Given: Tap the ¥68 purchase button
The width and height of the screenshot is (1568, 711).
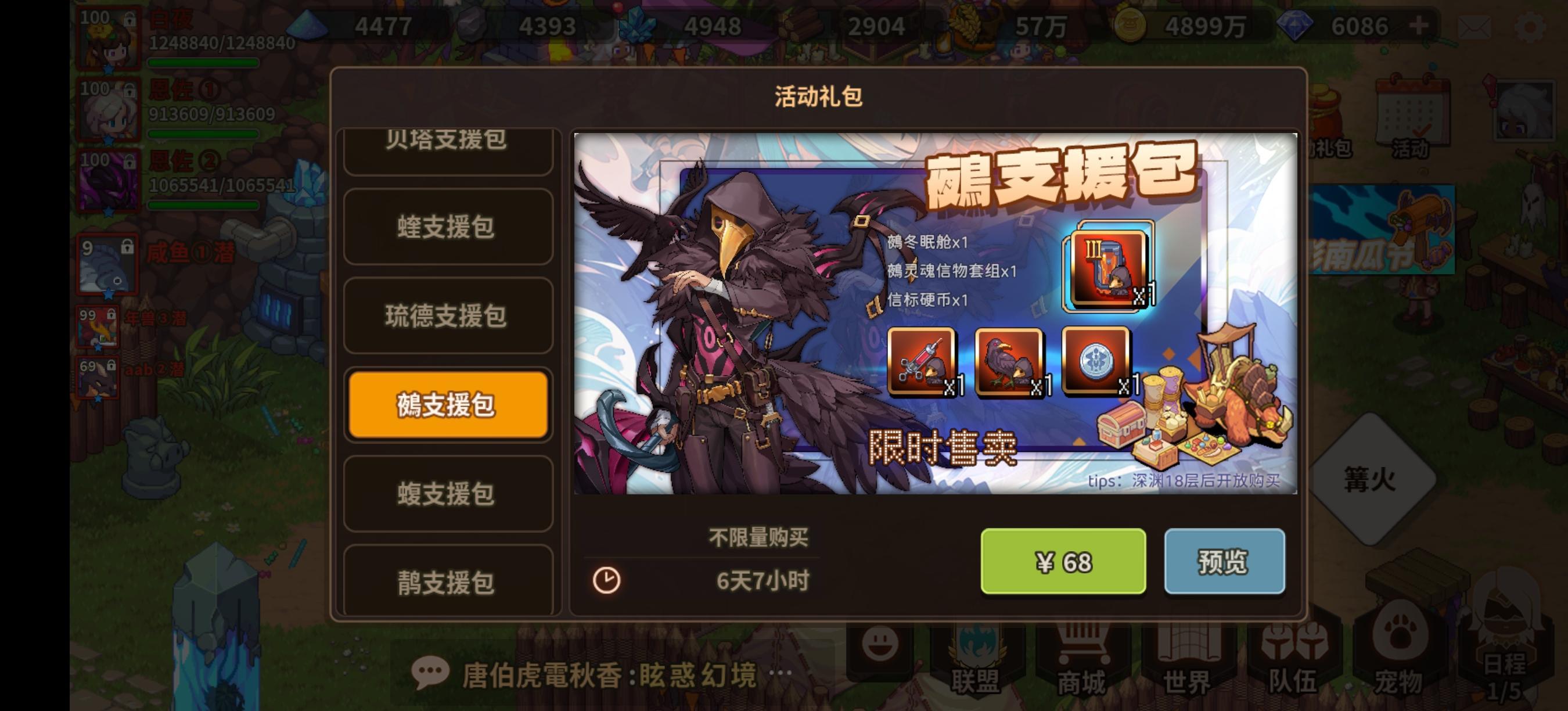Looking at the screenshot, I should [1064, 562].
